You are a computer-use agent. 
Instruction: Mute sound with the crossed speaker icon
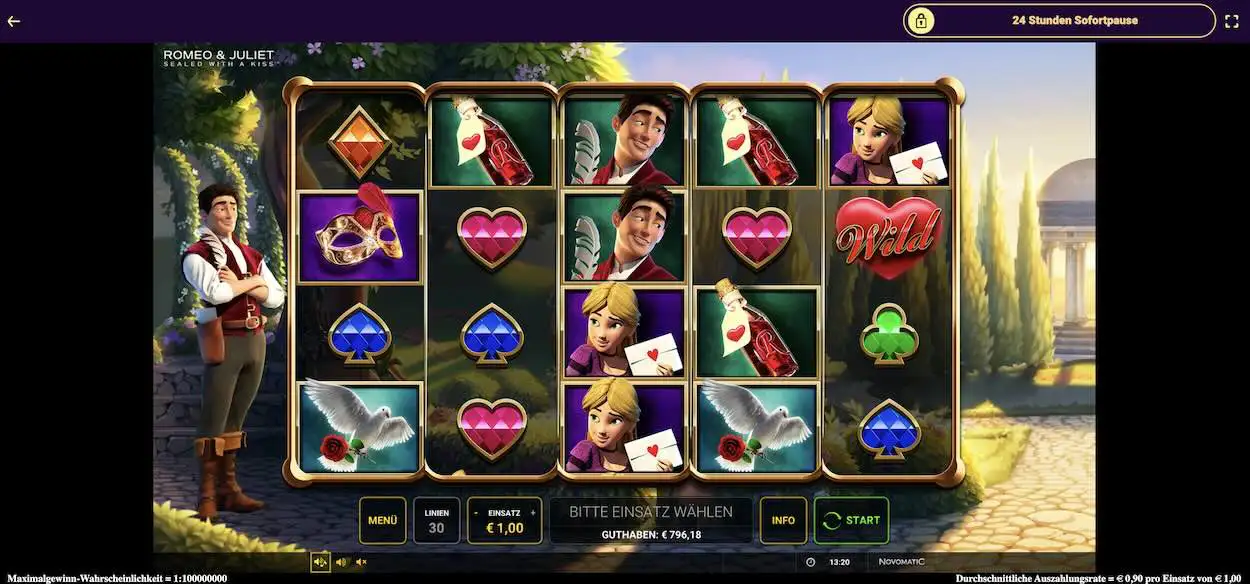[361, 562]
